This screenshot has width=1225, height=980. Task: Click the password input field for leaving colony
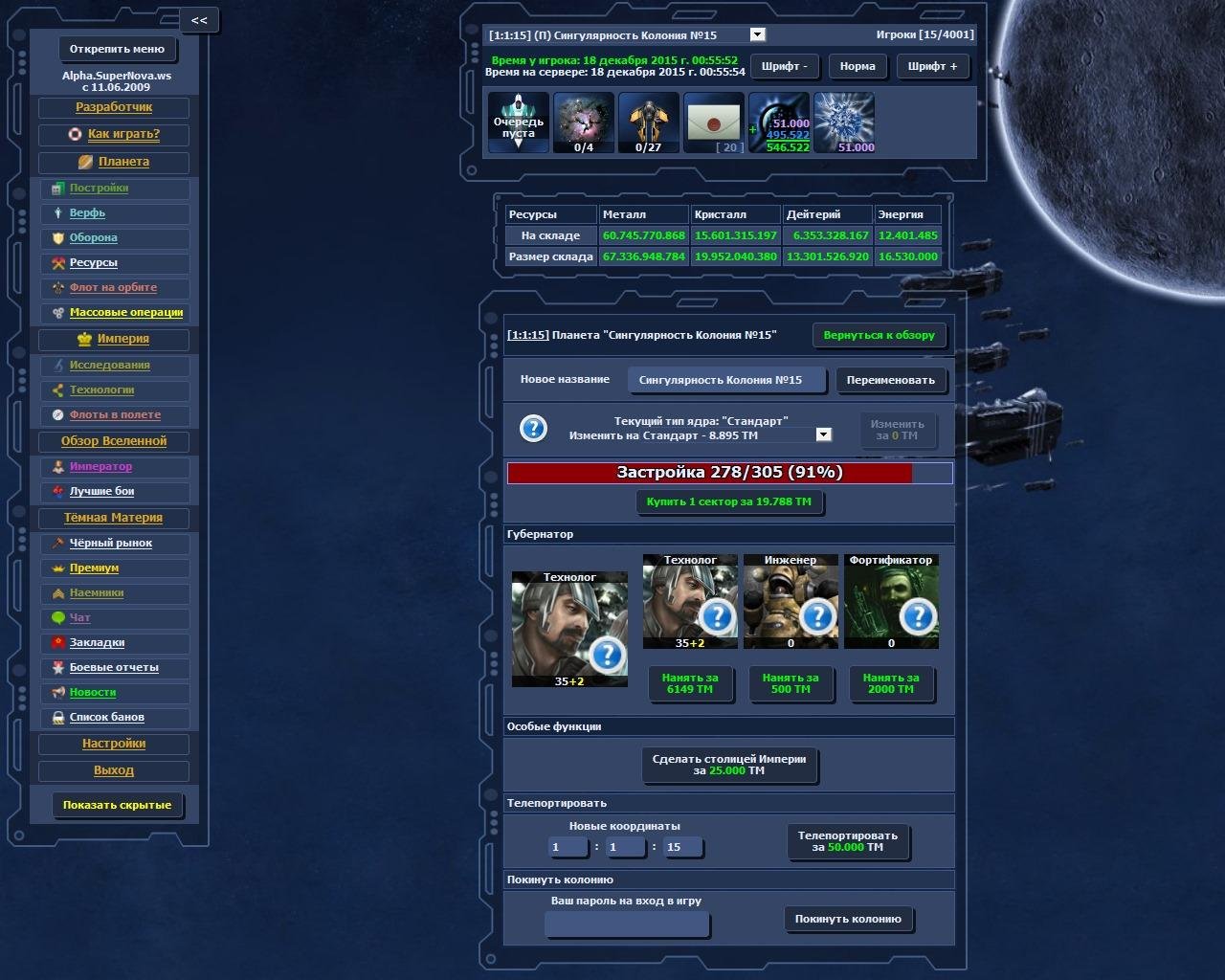[625, 924]
